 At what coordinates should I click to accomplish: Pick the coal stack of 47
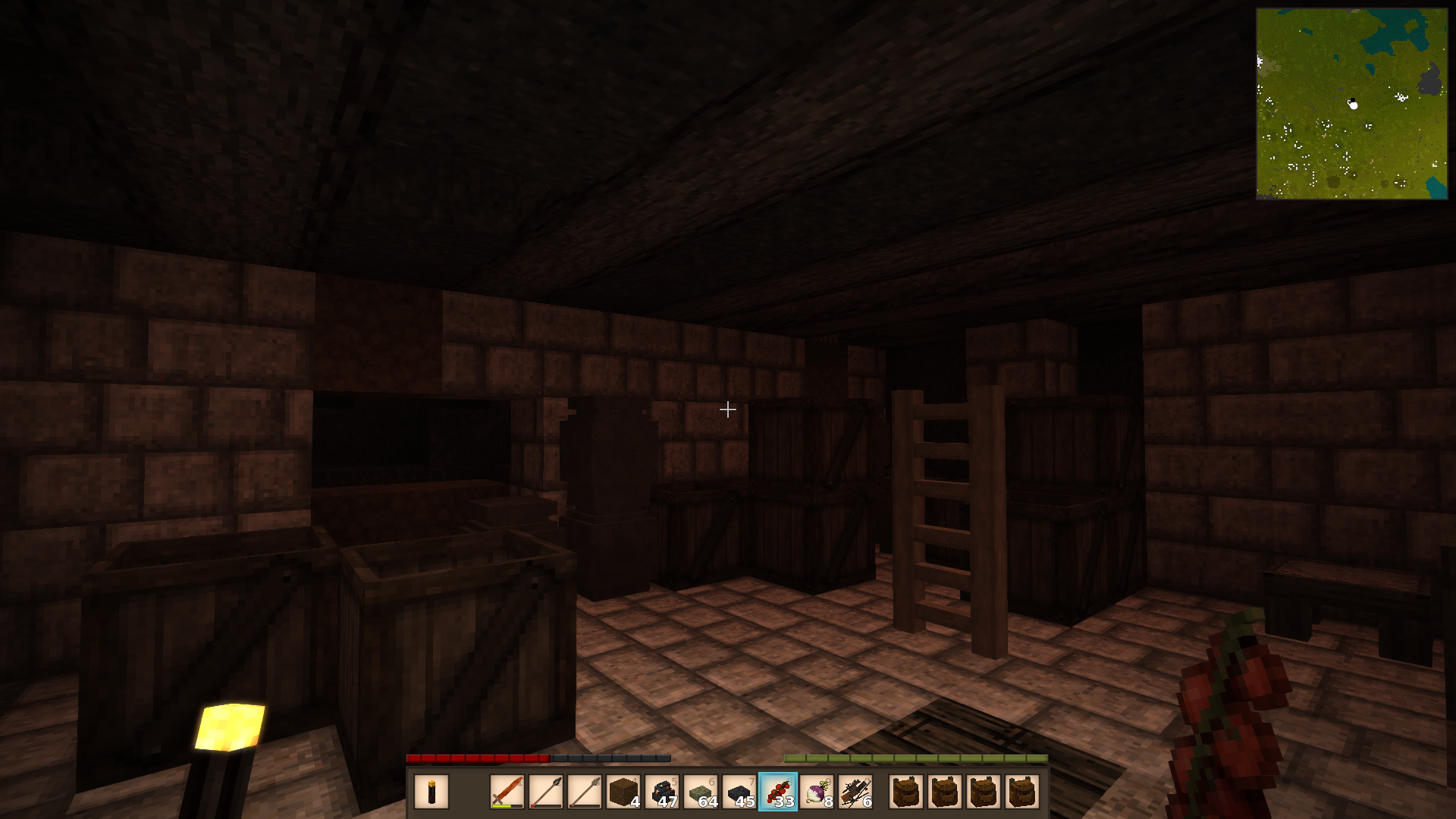point(662,792)
